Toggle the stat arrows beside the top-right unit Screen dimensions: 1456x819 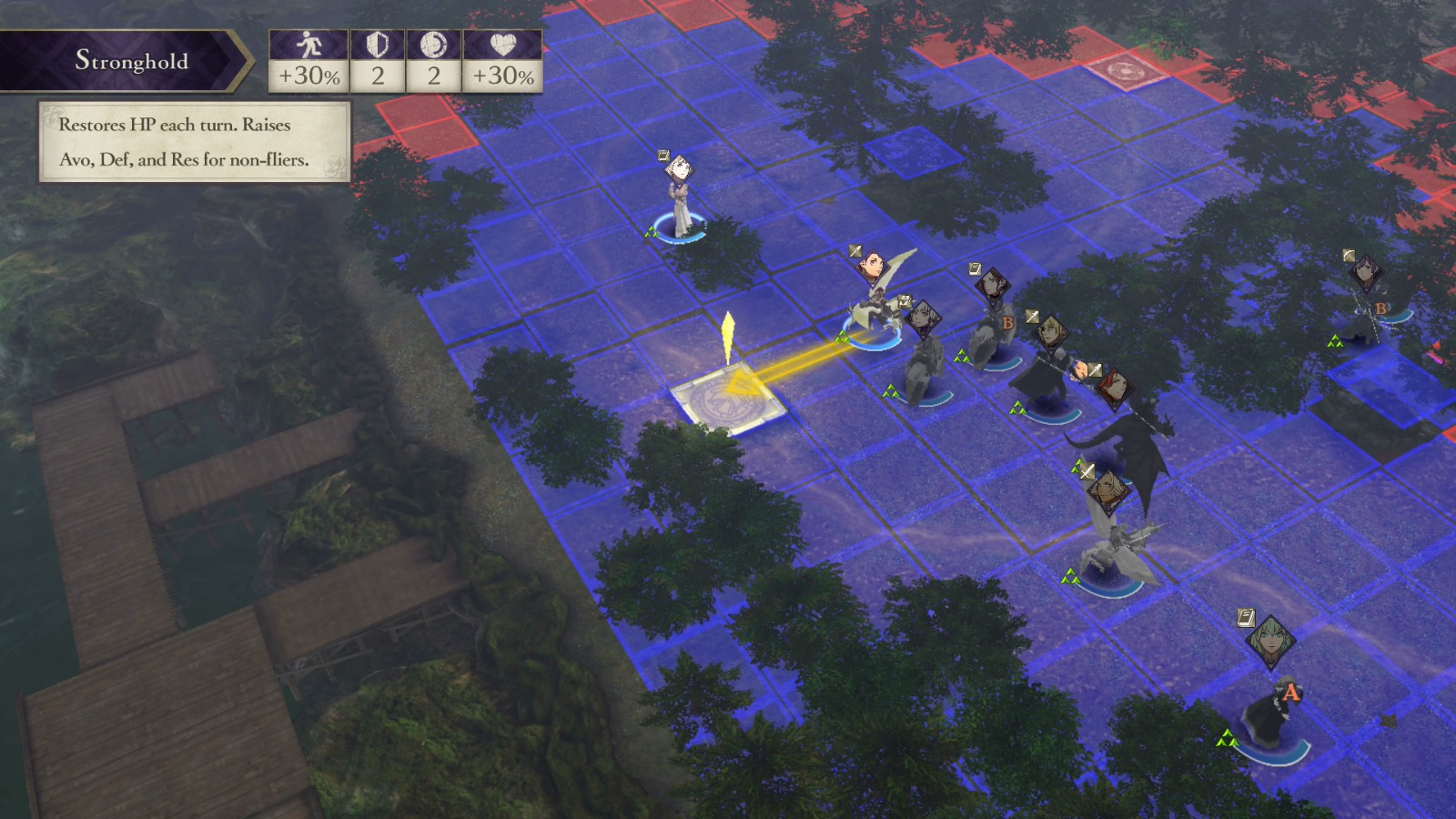coord(1336,341)
